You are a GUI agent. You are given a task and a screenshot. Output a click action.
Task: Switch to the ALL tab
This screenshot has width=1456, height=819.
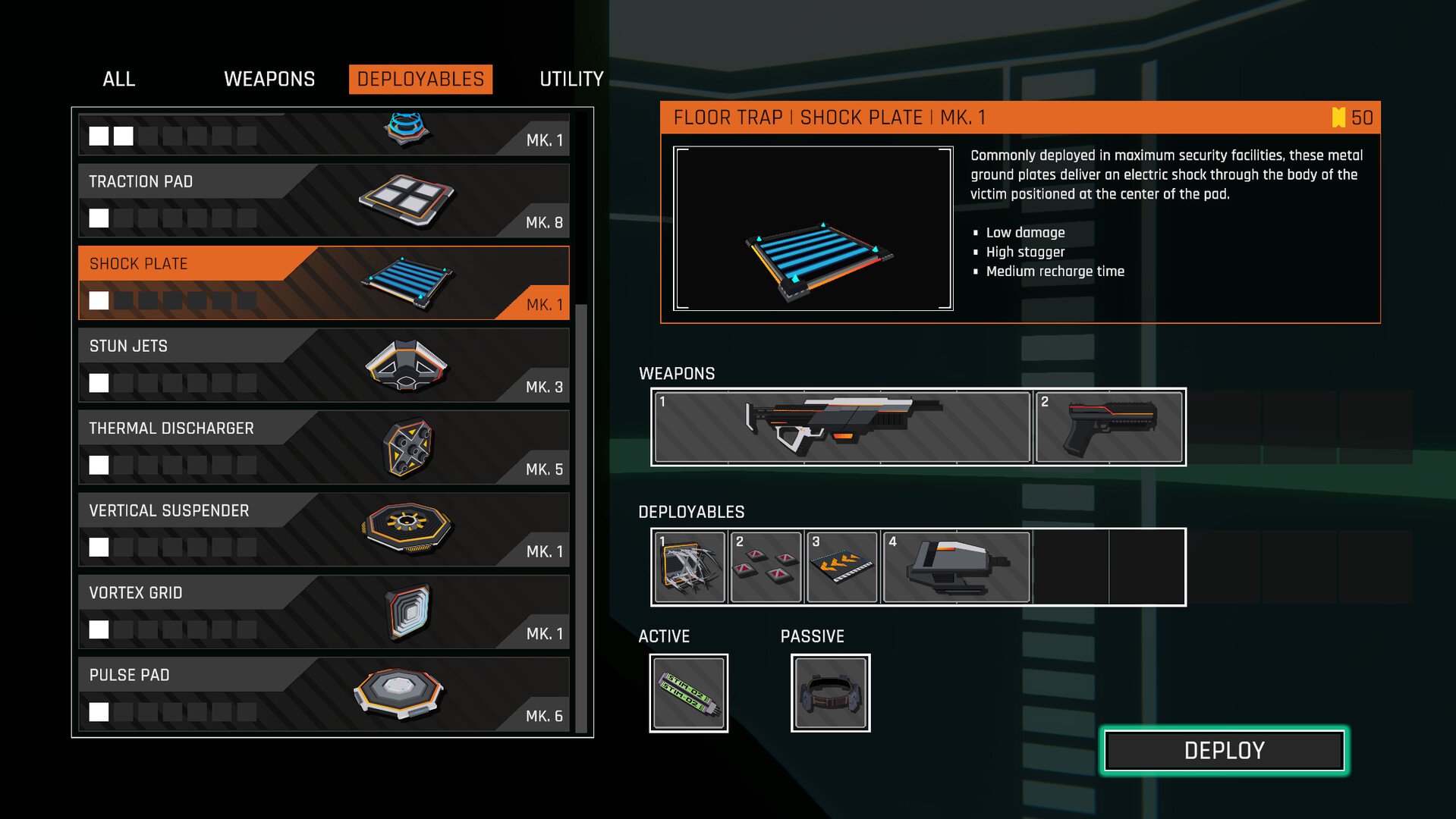[x=118, y=79]
